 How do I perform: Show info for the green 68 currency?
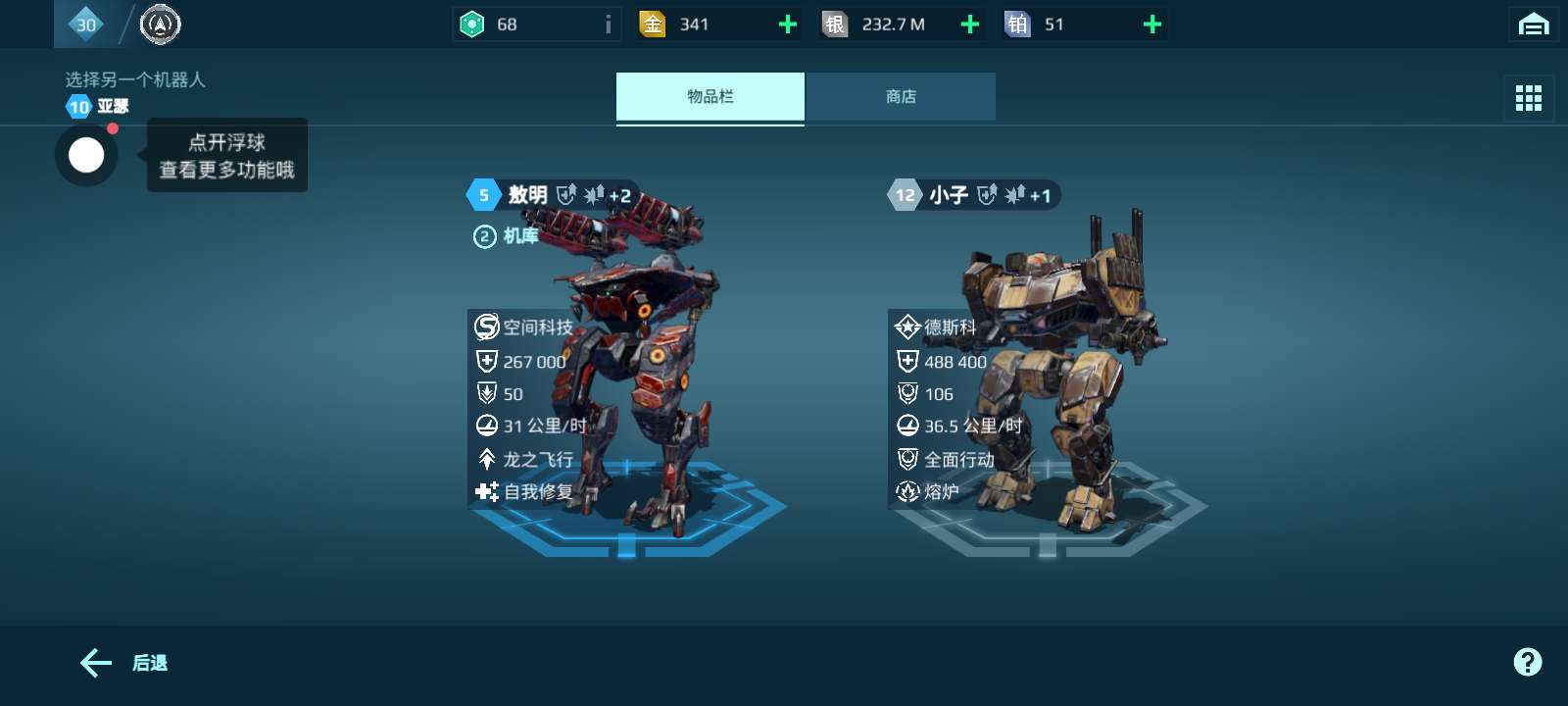click(608, 25)
